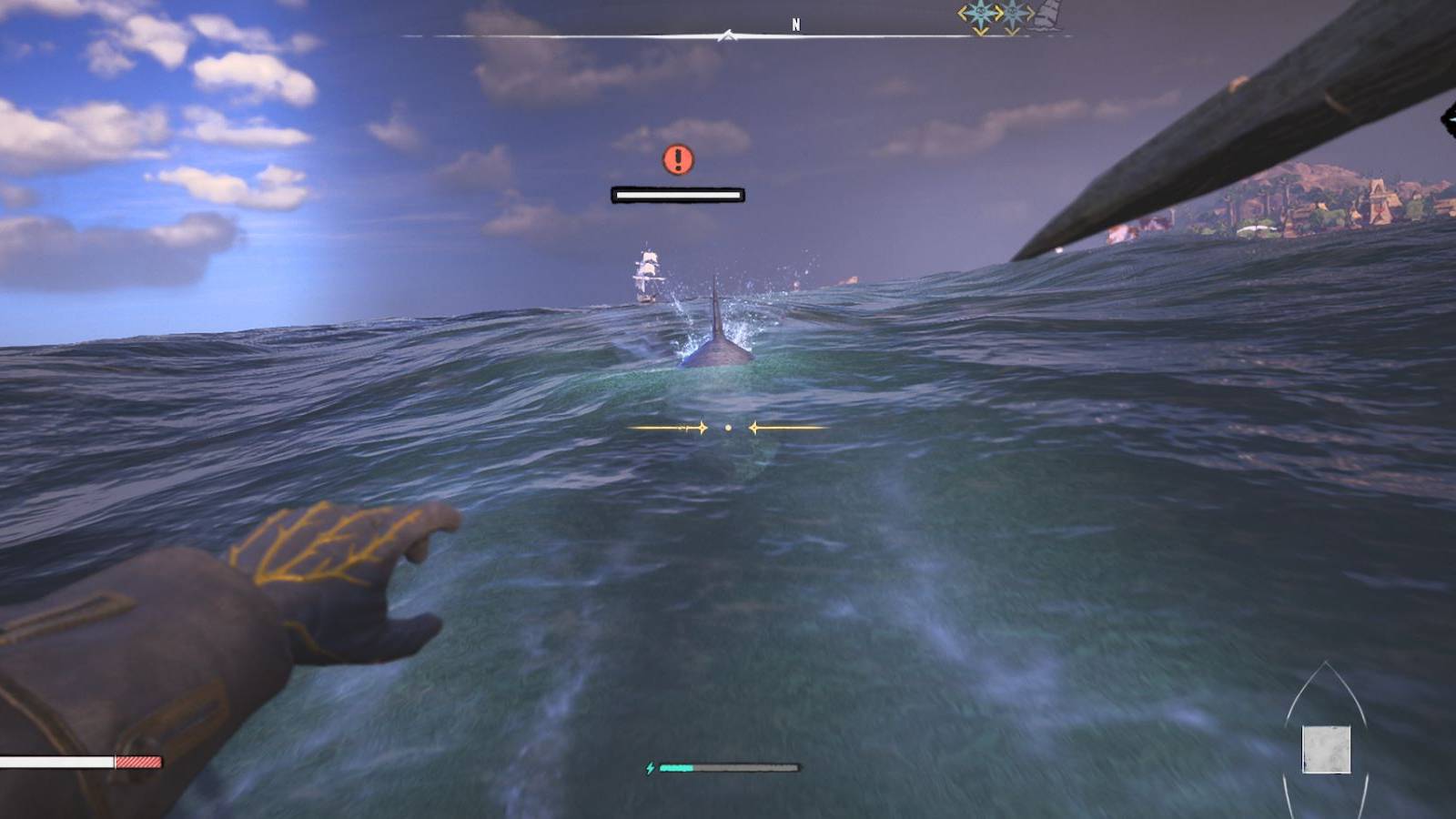Click the leftmost compass rose icon
Screen dimensions: 1456x819
(x=979, y=13)
